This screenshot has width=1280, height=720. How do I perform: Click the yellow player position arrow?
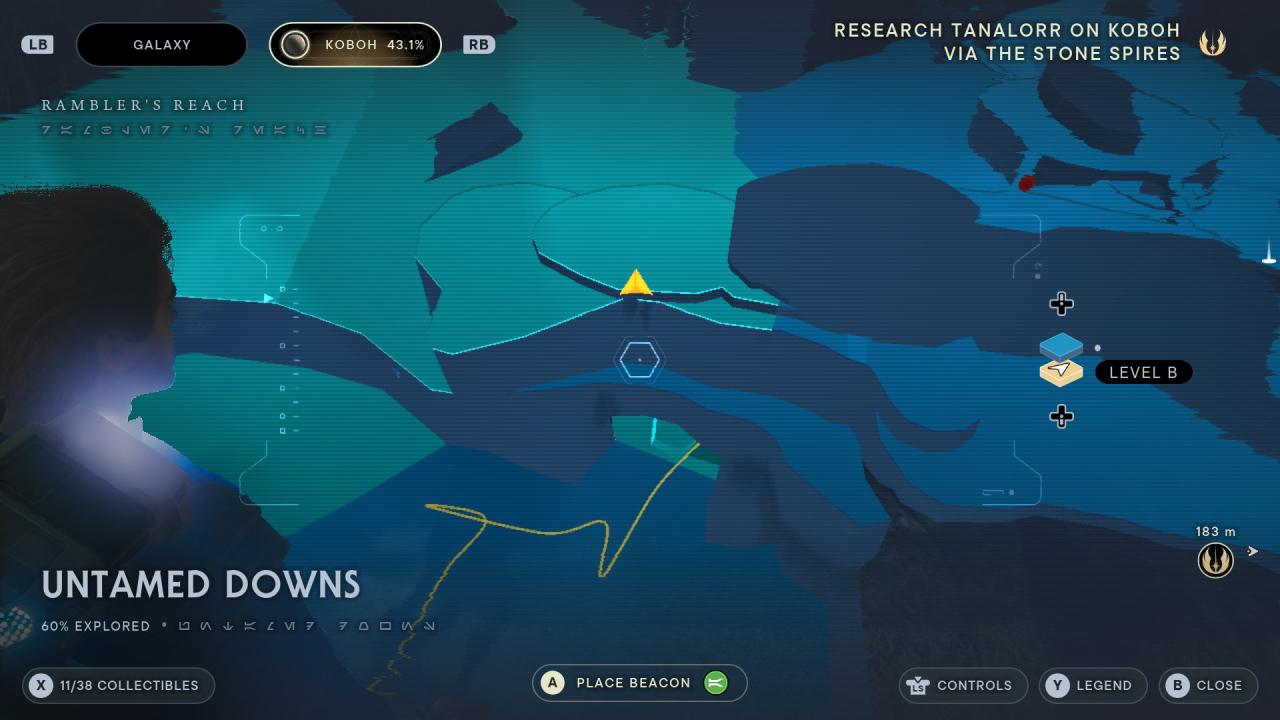point(635,283)
